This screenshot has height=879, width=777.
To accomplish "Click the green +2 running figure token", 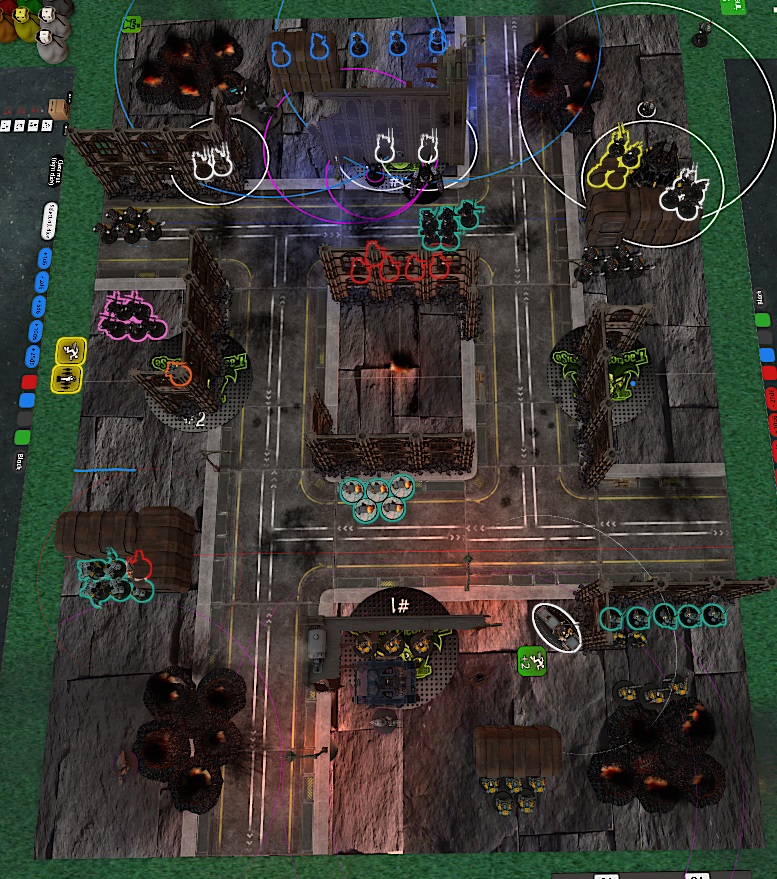I will coord(531,660).
